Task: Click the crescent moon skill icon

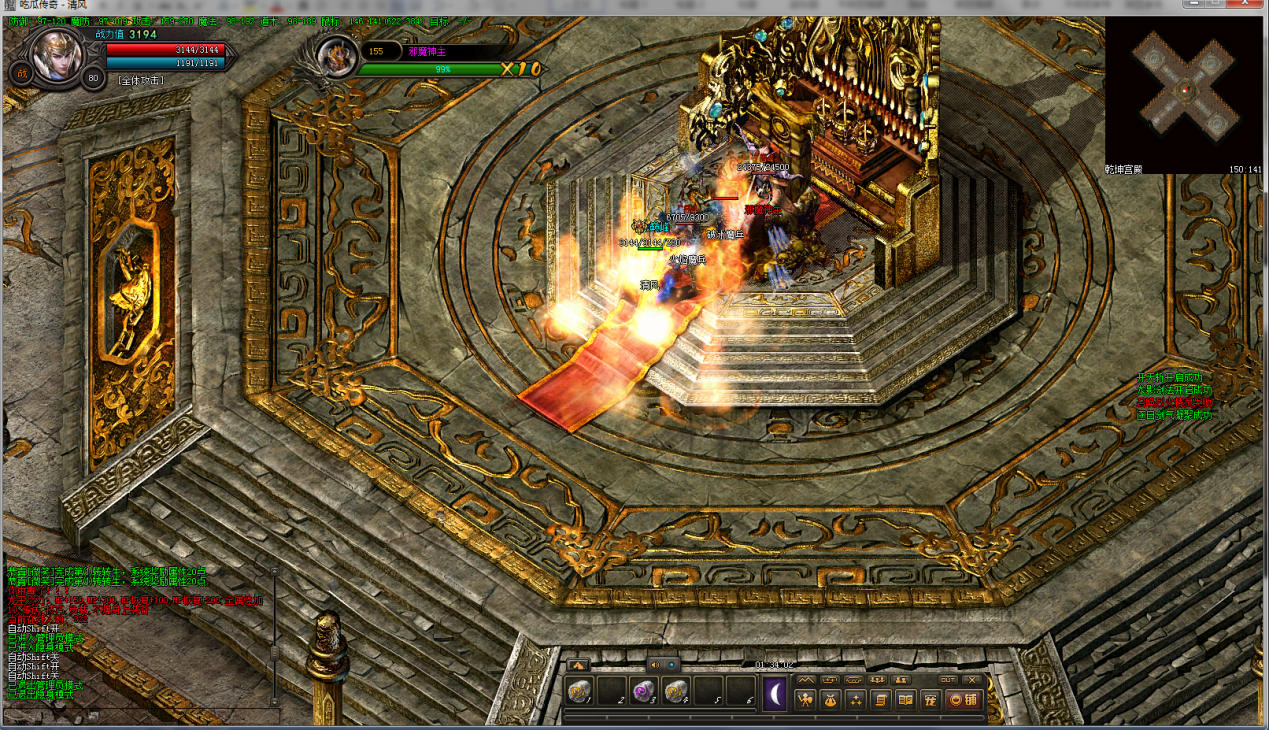Action: (x=775, y=693)
